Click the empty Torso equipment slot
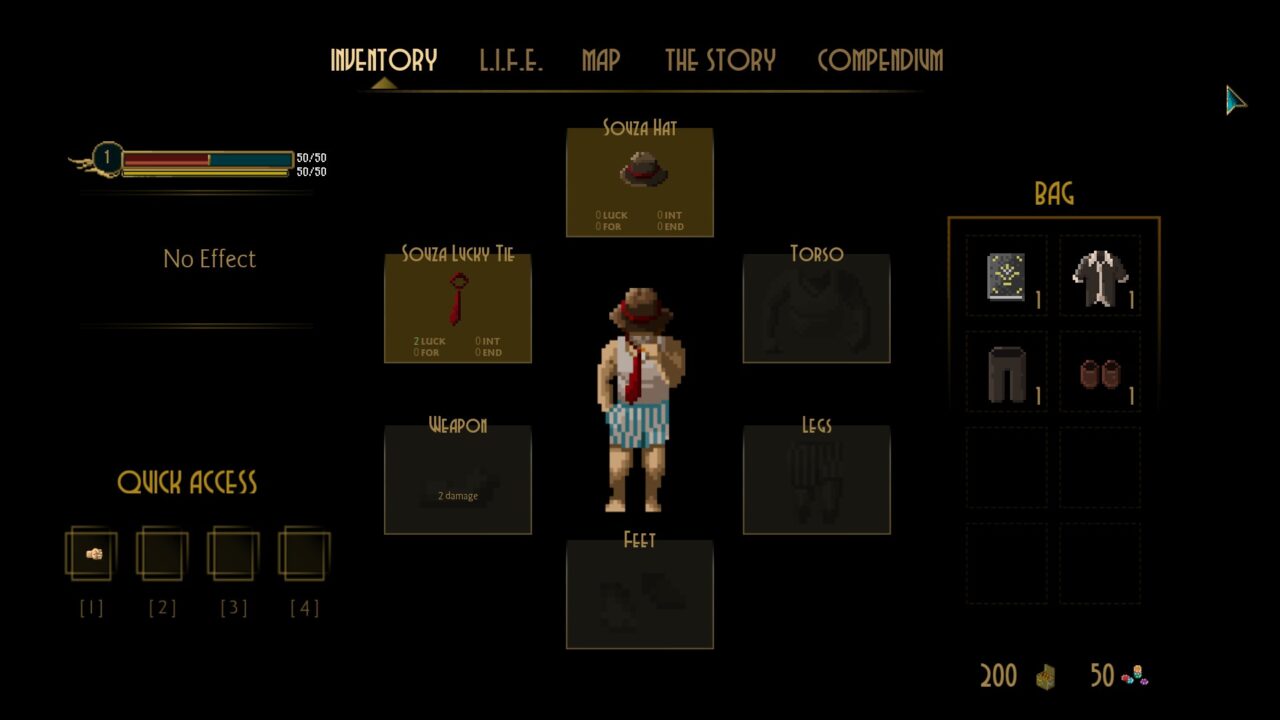 point(816,308)
